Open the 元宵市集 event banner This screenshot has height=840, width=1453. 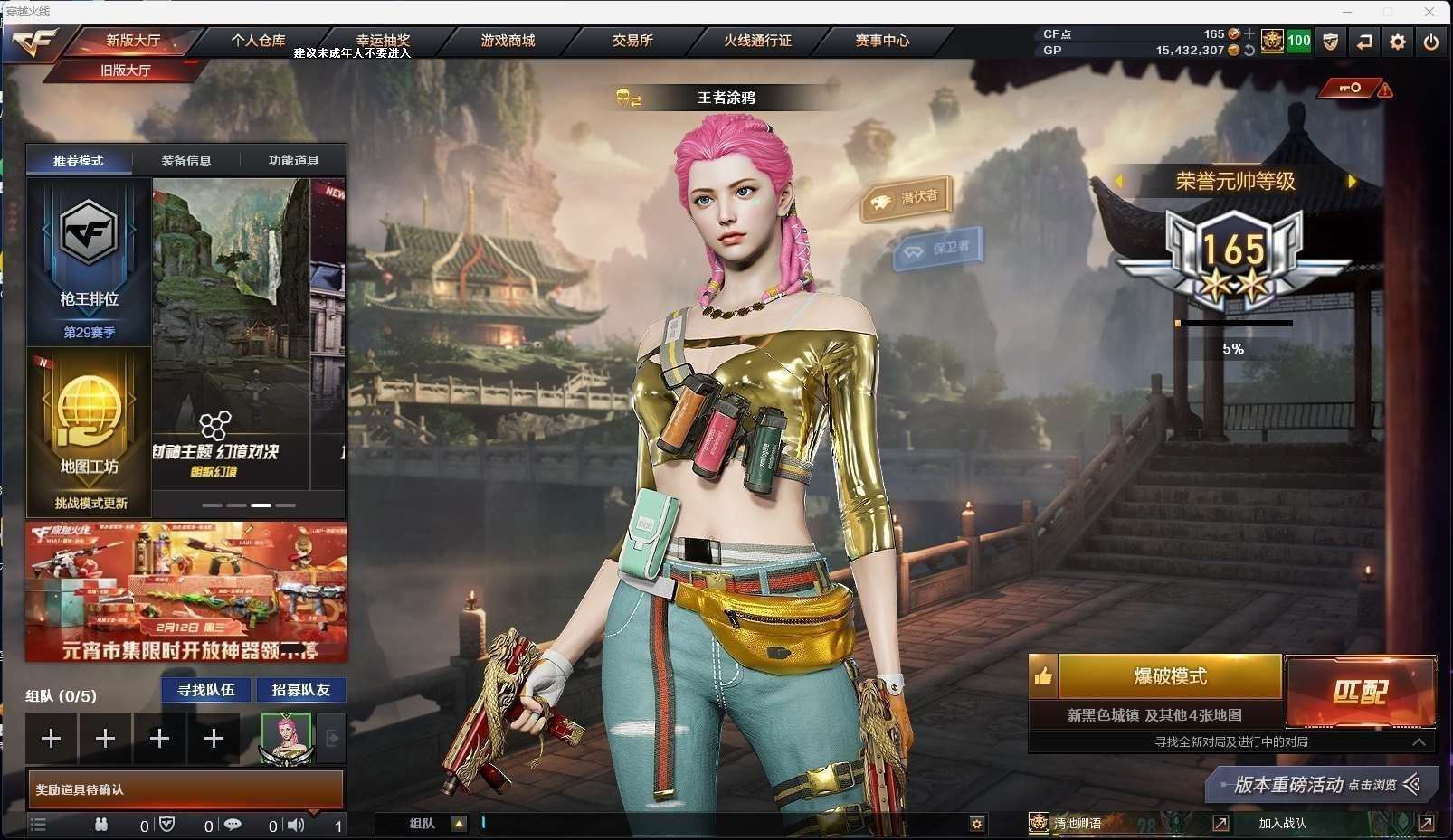pyautogui.click(x=186, y=592)
